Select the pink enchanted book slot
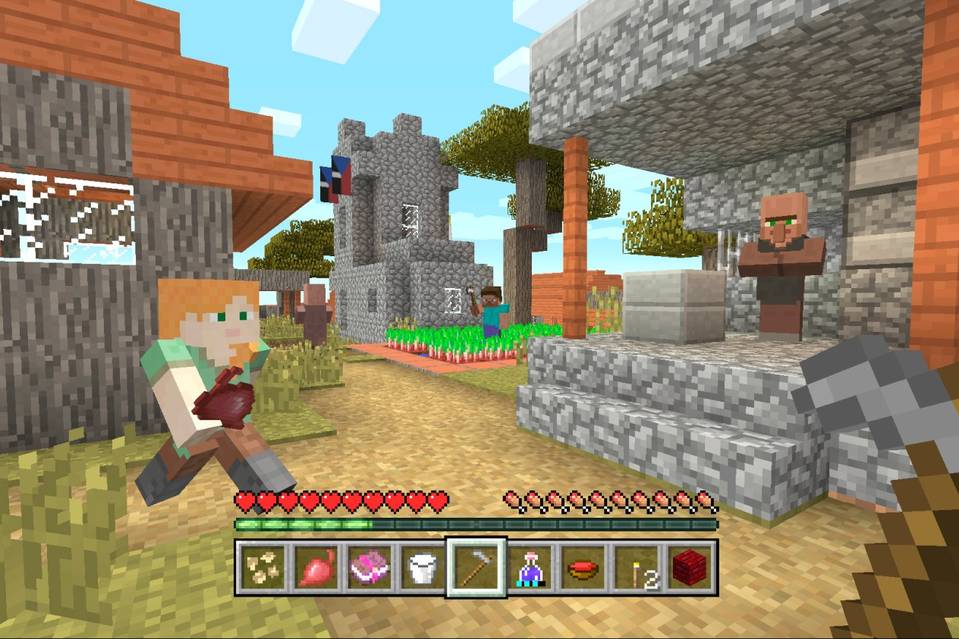The width and height of the screenshot is (959, 639). pos(369,568)
